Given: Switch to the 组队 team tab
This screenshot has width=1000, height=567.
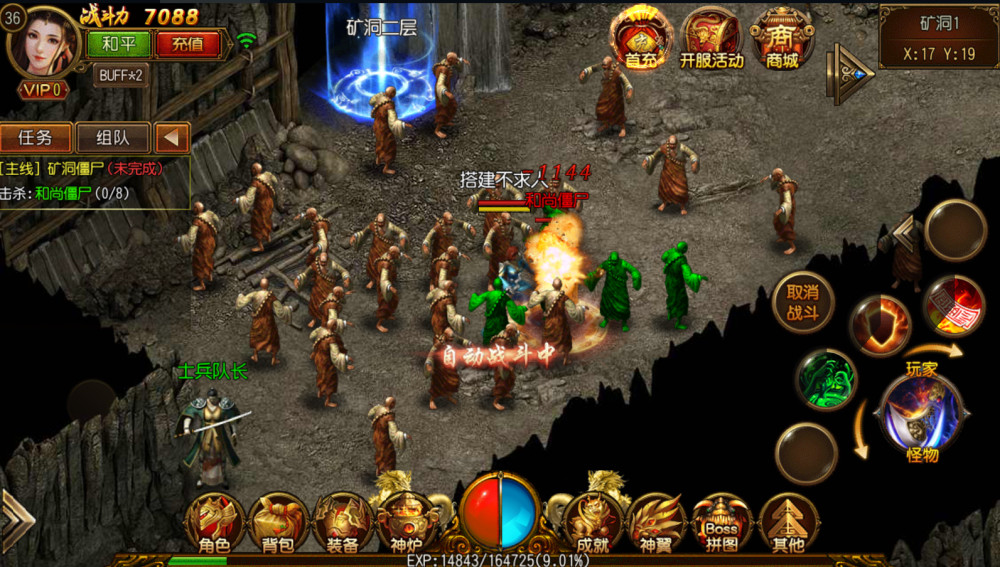Looking at the screenshot, I should (x=110, y=137).
